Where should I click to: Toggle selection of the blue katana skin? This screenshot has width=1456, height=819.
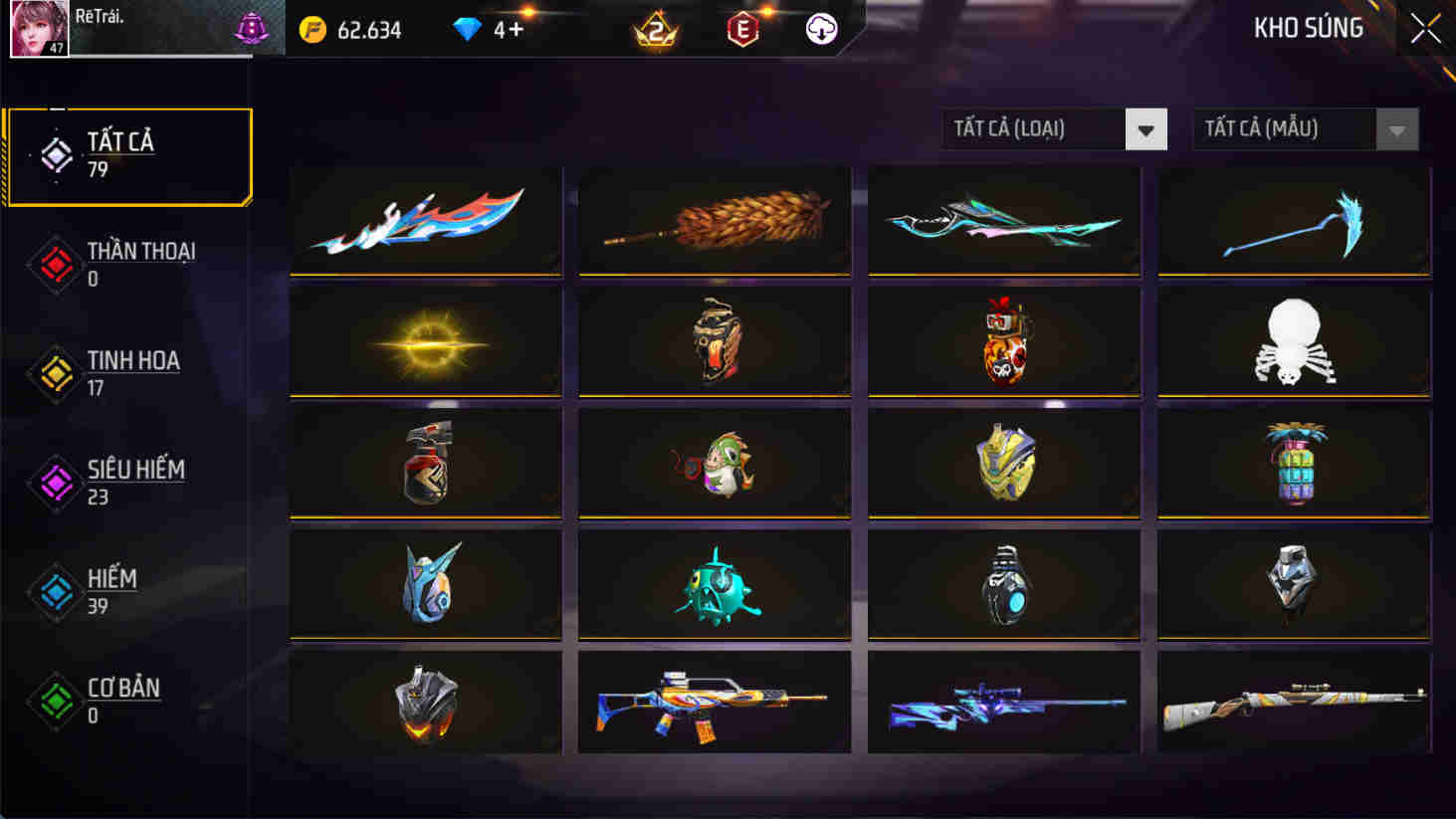coord(425,220)
